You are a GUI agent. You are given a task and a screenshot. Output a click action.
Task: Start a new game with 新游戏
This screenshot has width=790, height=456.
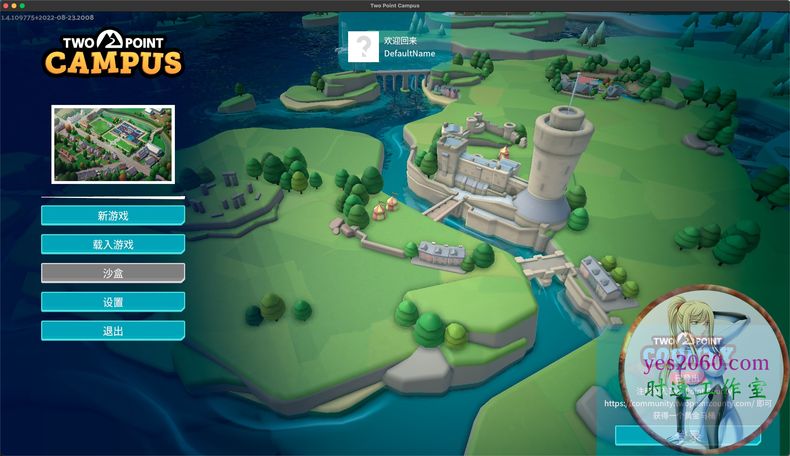click(x=113, y=215)
